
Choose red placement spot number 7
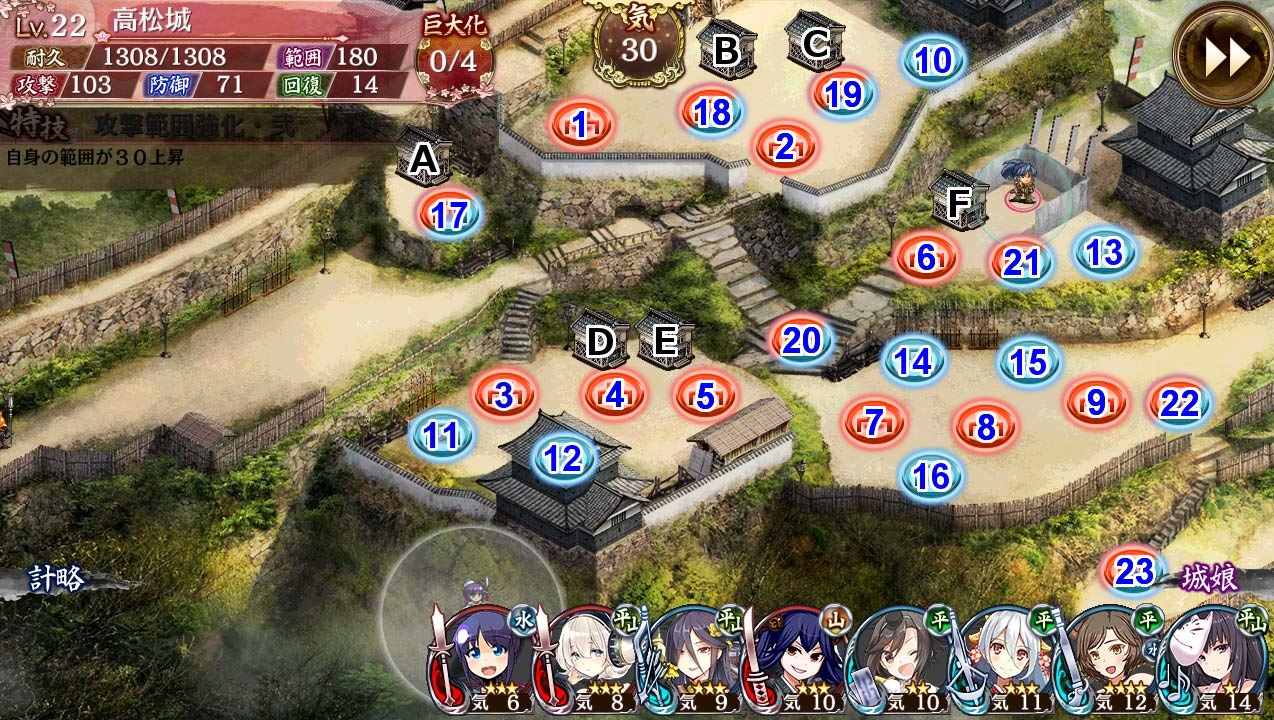tap(875, 422)
